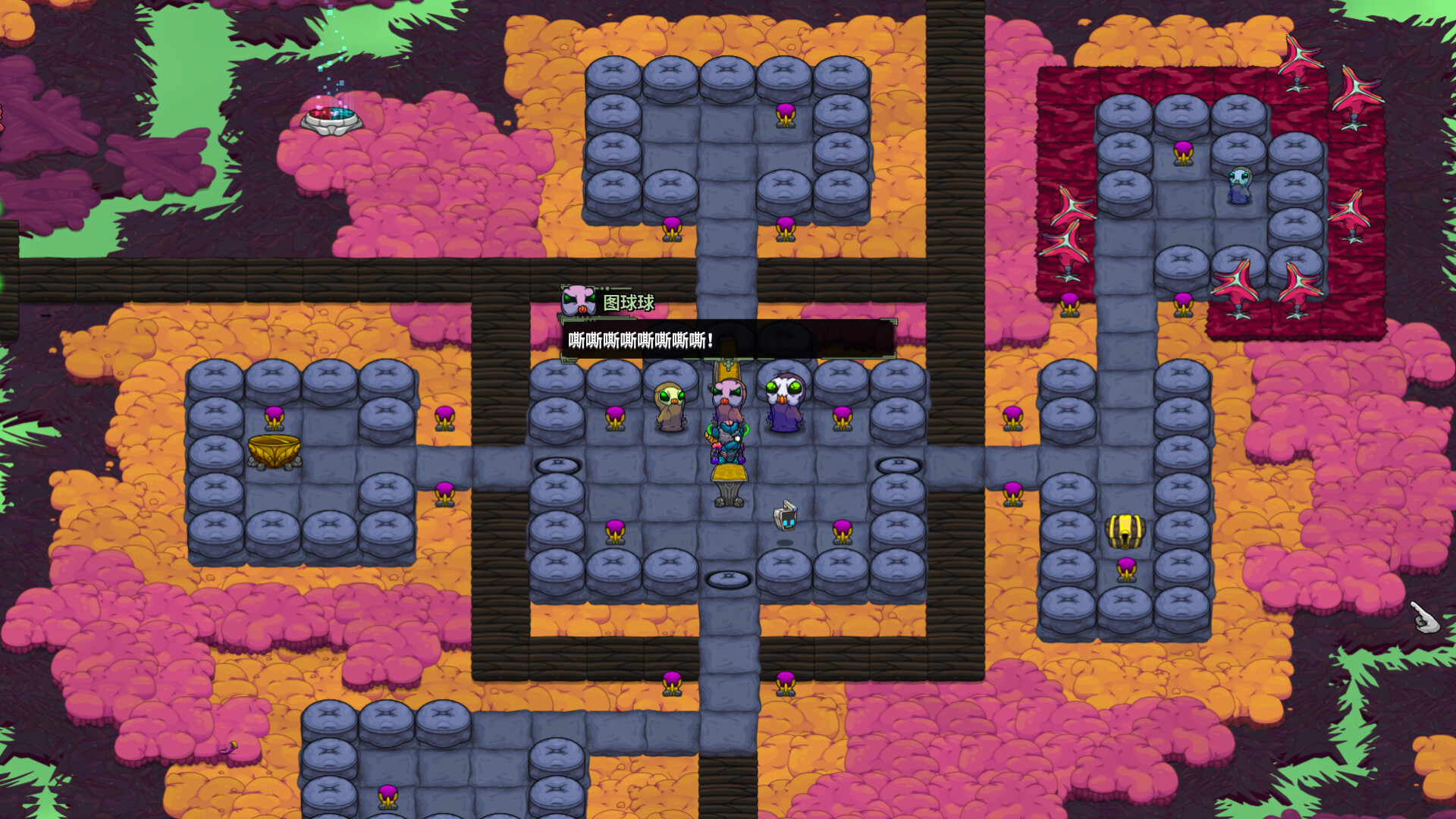Click the golden trophy bowl on the left platform
The height and width of the screenshot is (819, 1456).
coord(273,452)
